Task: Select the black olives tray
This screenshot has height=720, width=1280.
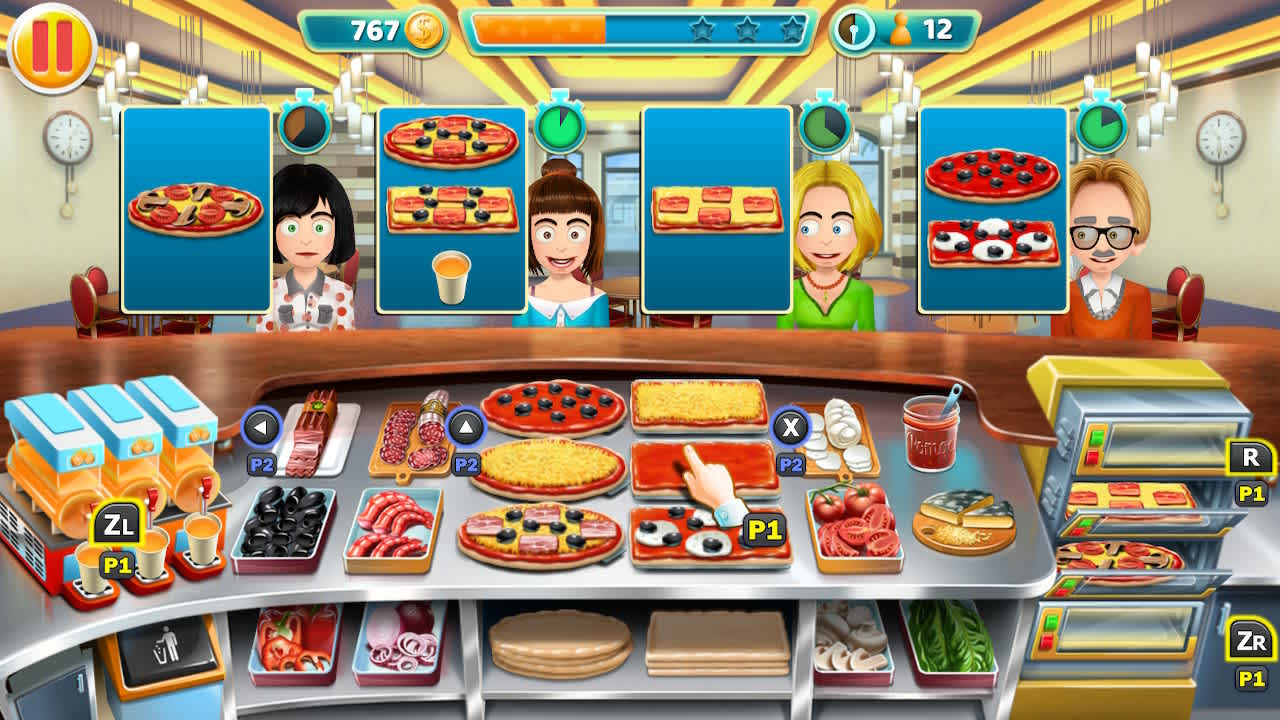Action: pyautogui.click(x=282, y=523)
